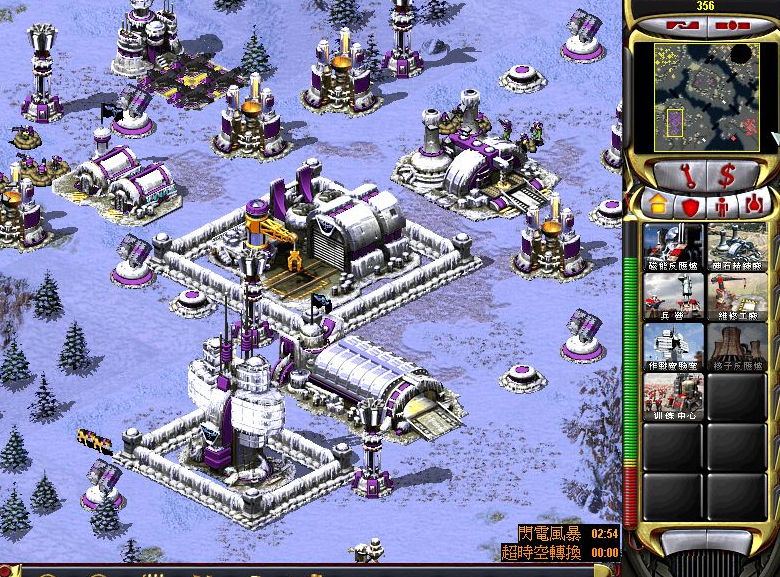Build a Tesla Reactor (磁能反應爐)
The image size is (780, 577).
(671, 246)
